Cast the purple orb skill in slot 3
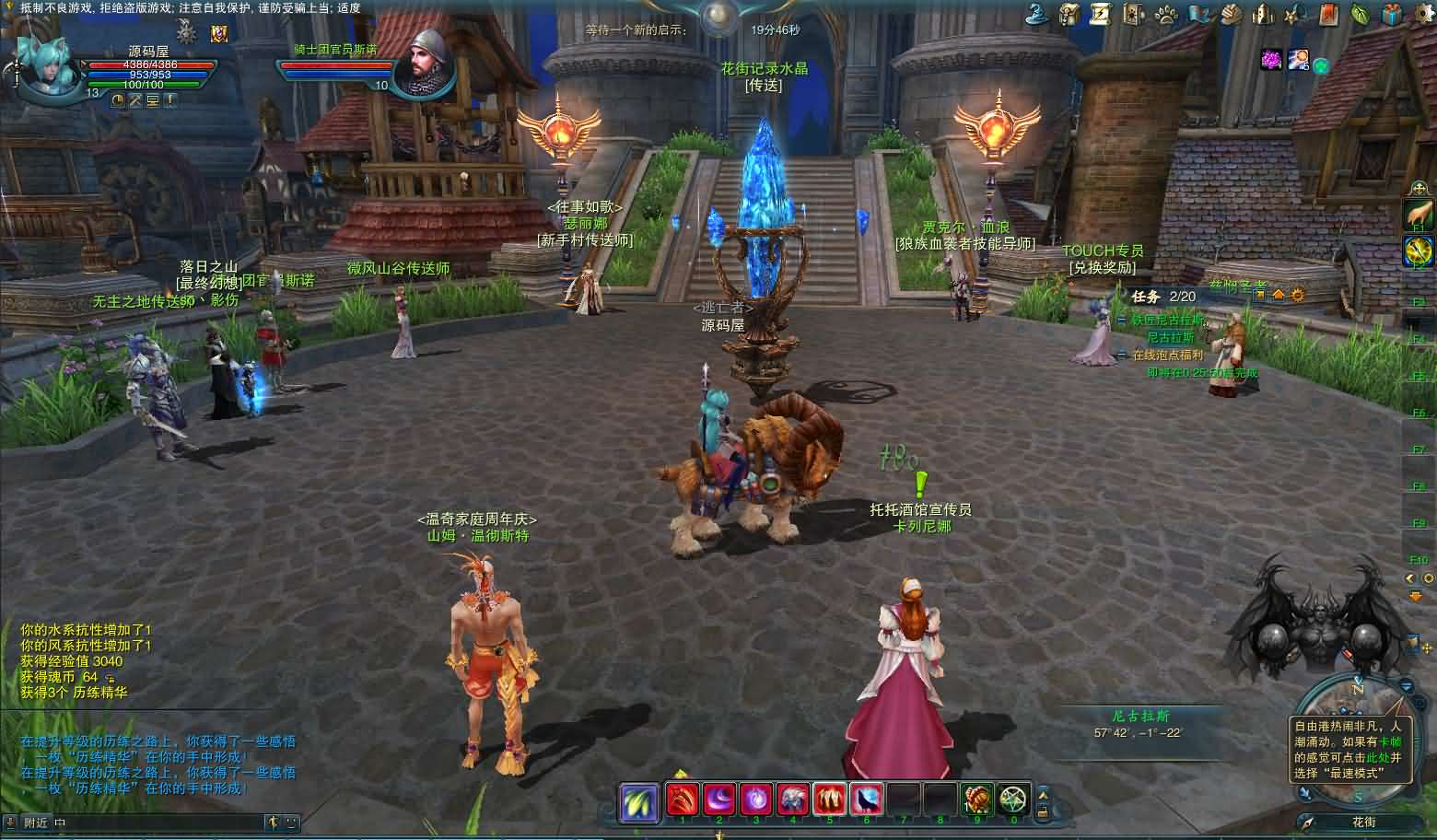1437x840 pixels. [756, 799]
